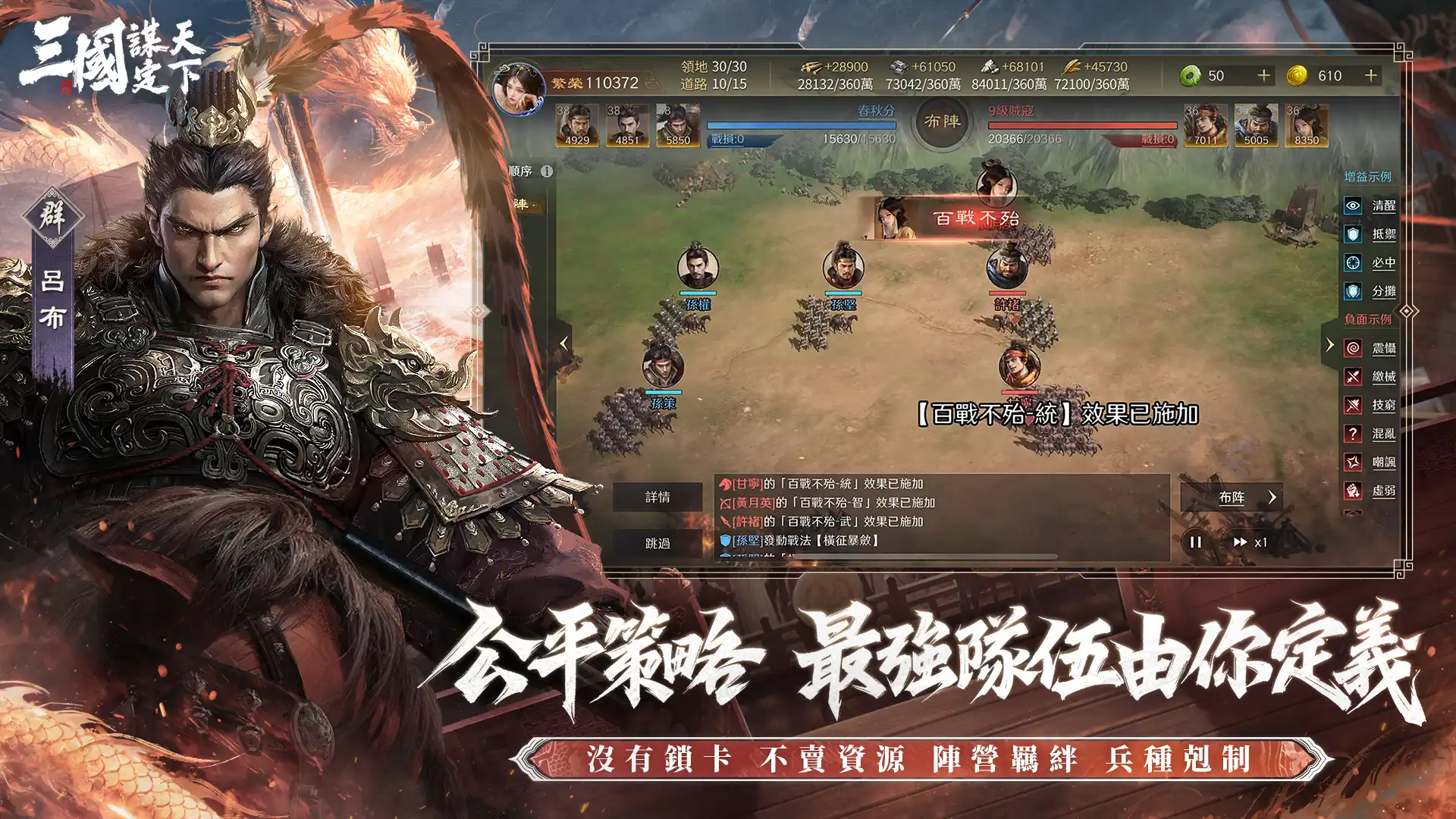
Task: Expand the right side panel arrow
Action: pyautogui.click(x=1329, y=345)
